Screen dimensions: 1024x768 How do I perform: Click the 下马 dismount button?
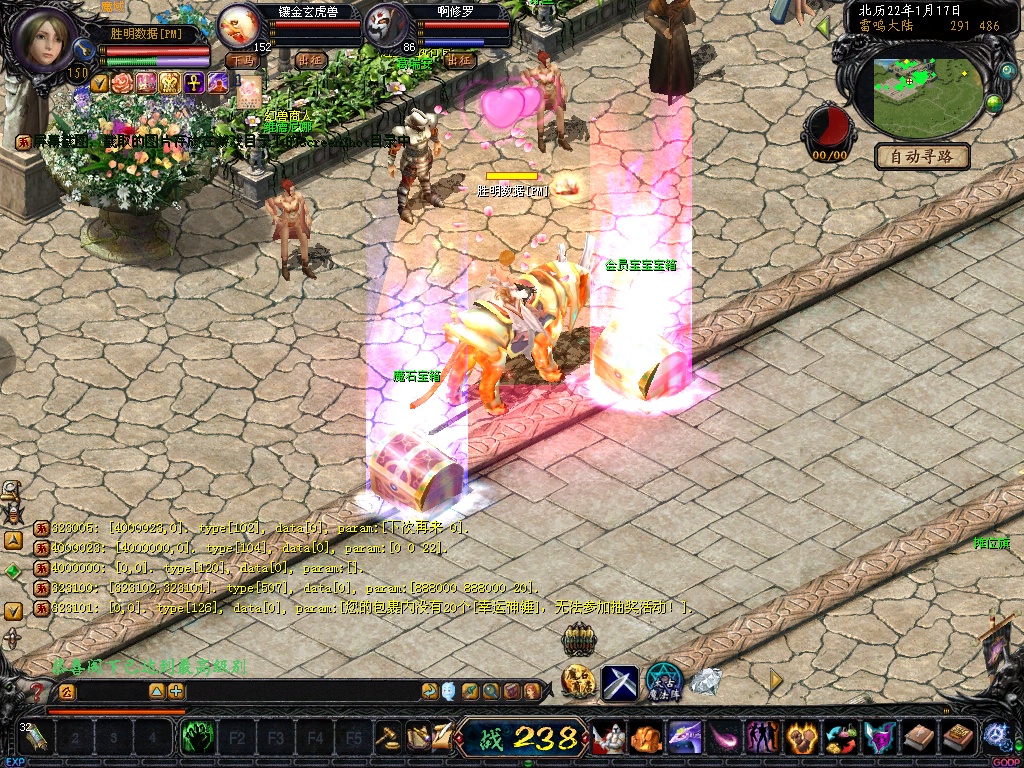242,60
